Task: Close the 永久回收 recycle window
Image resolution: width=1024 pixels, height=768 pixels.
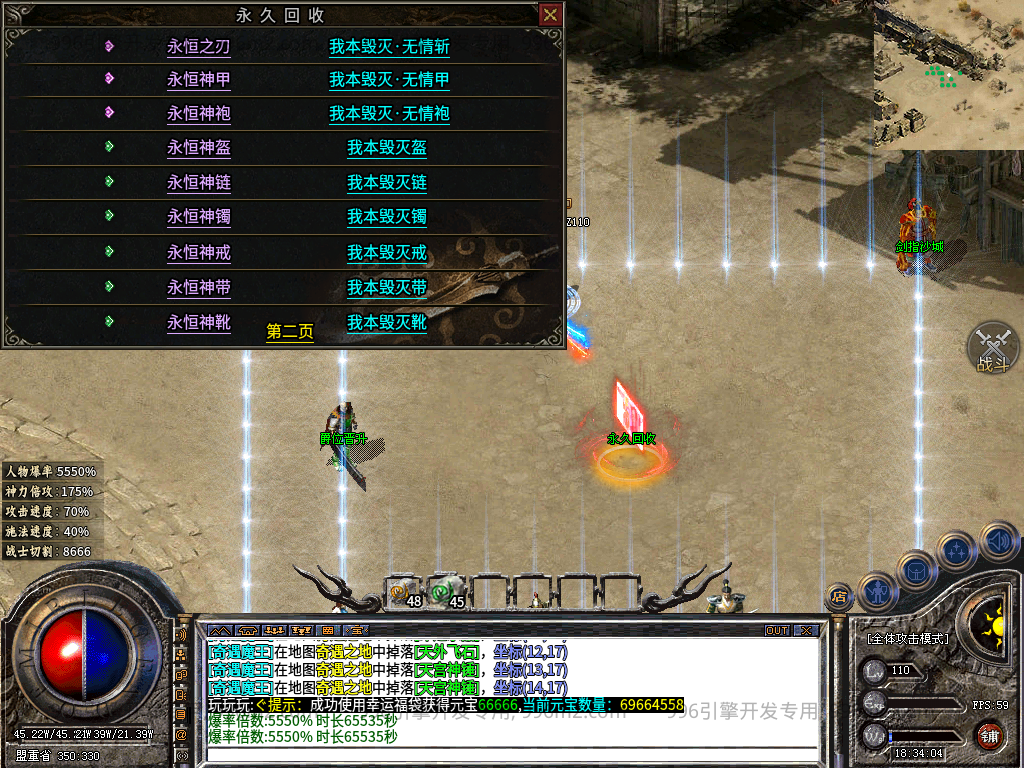Action: click(x=549, y=15)
